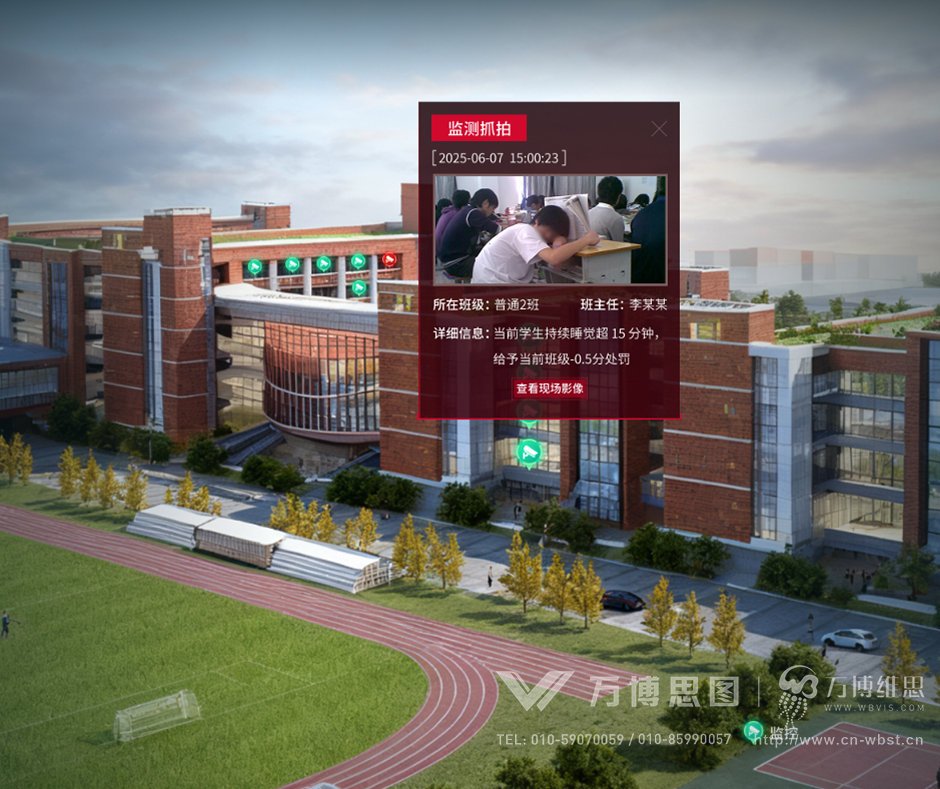
Task: Select the large green camera marker below popup
Action: click(529, 452)
